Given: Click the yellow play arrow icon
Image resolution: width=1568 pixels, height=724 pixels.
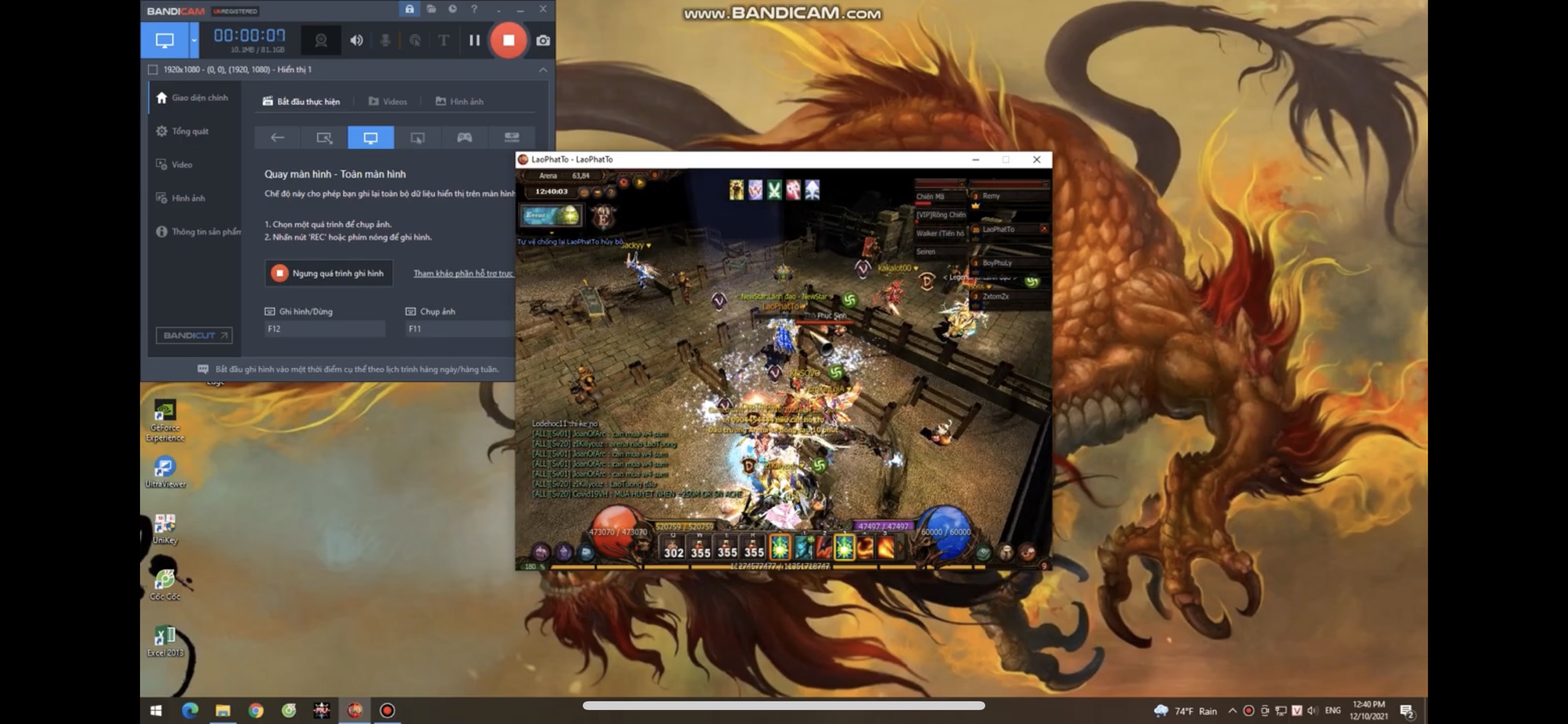Looking at the screenshot, I should tap(639, 182).
